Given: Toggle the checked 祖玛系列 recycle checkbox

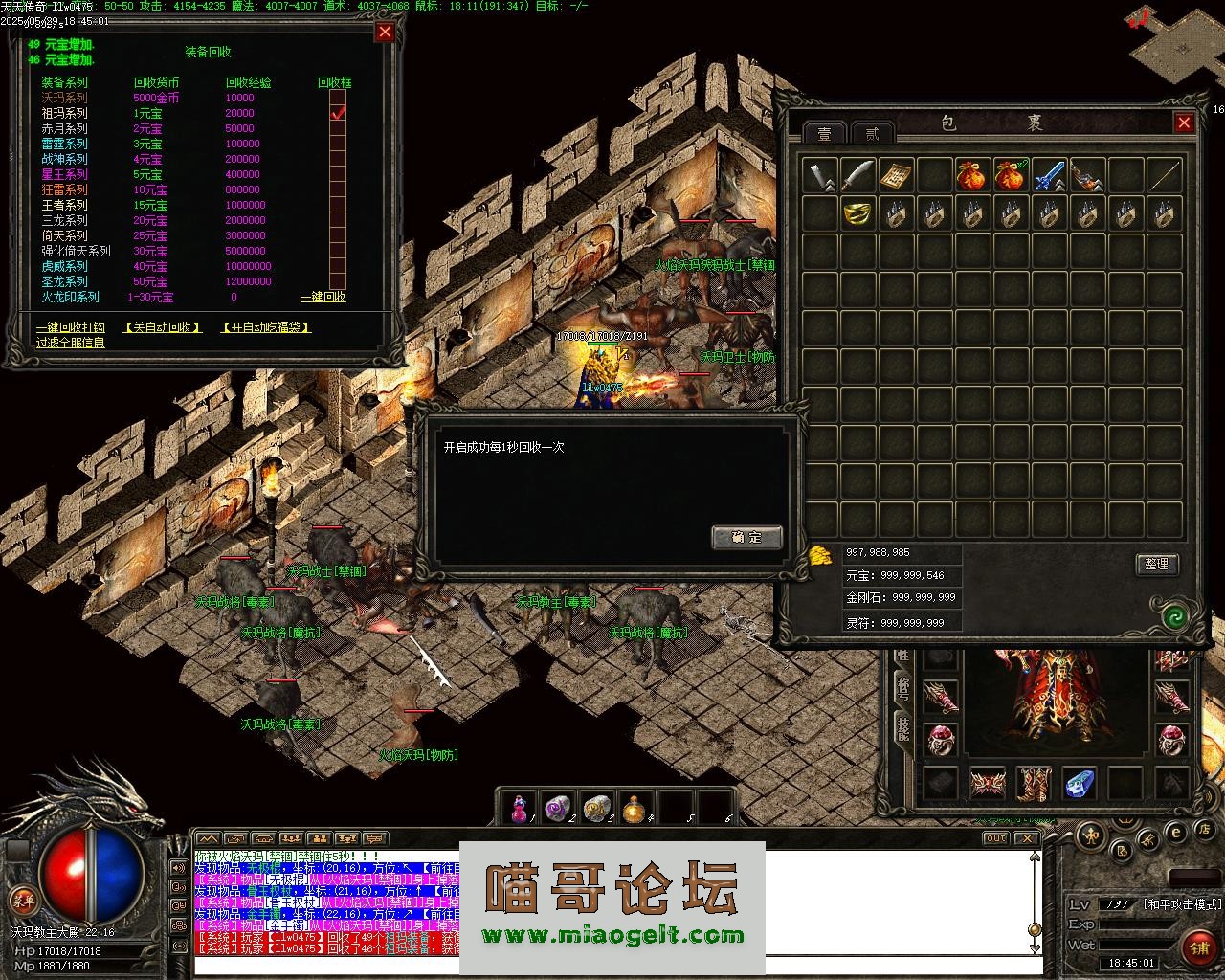Looking at the screenshot, I should 338,113.
